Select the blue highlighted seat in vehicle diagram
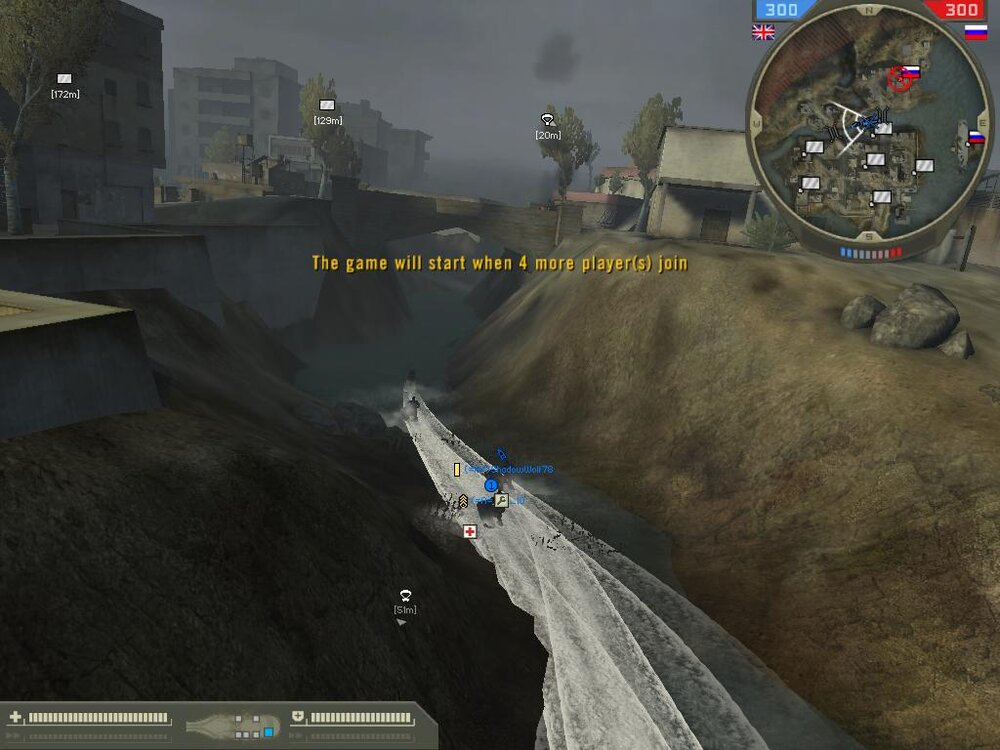 click(x=269, y=732)
